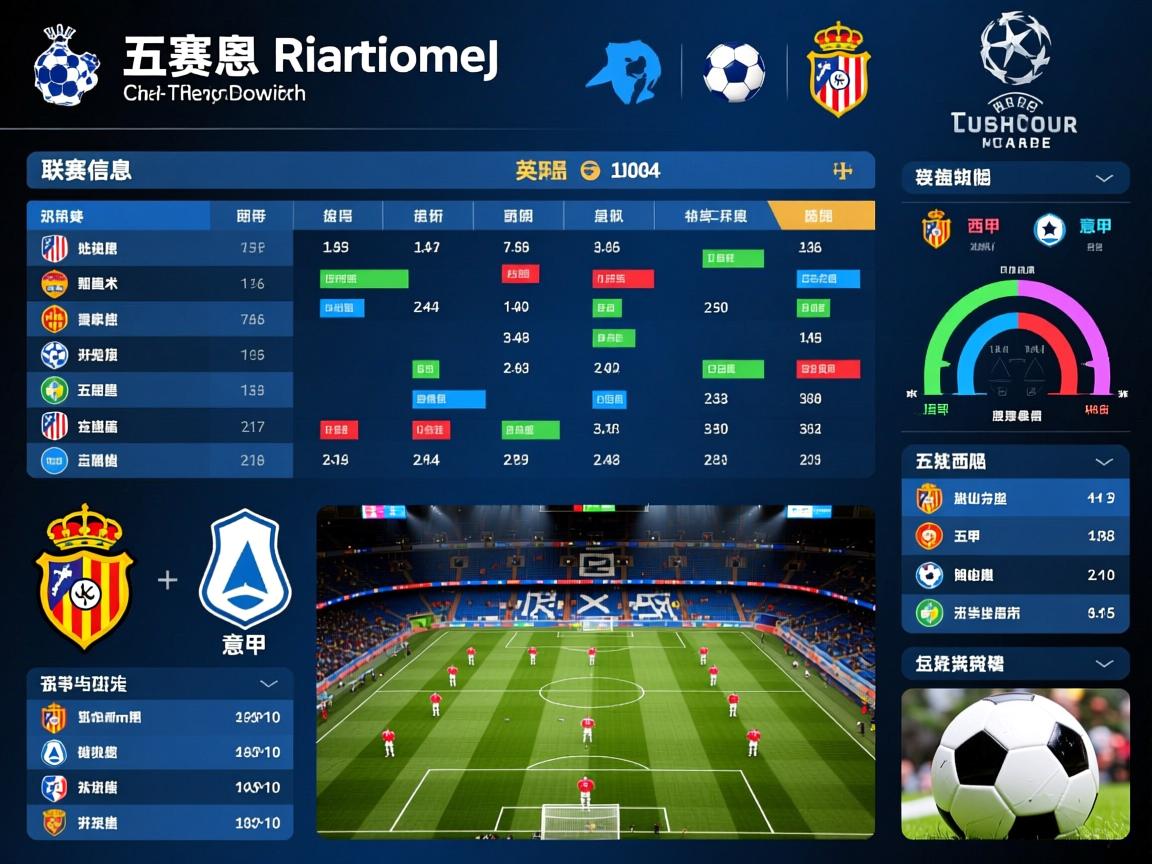Open the green badge row showing 9.15
Image resolution: width=1152 pixels, height=864 pixels.
point(1015,613)
